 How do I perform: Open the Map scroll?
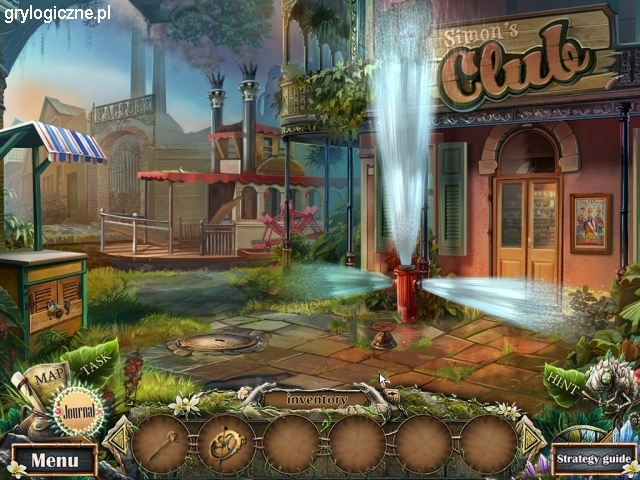tap(45, 380)
